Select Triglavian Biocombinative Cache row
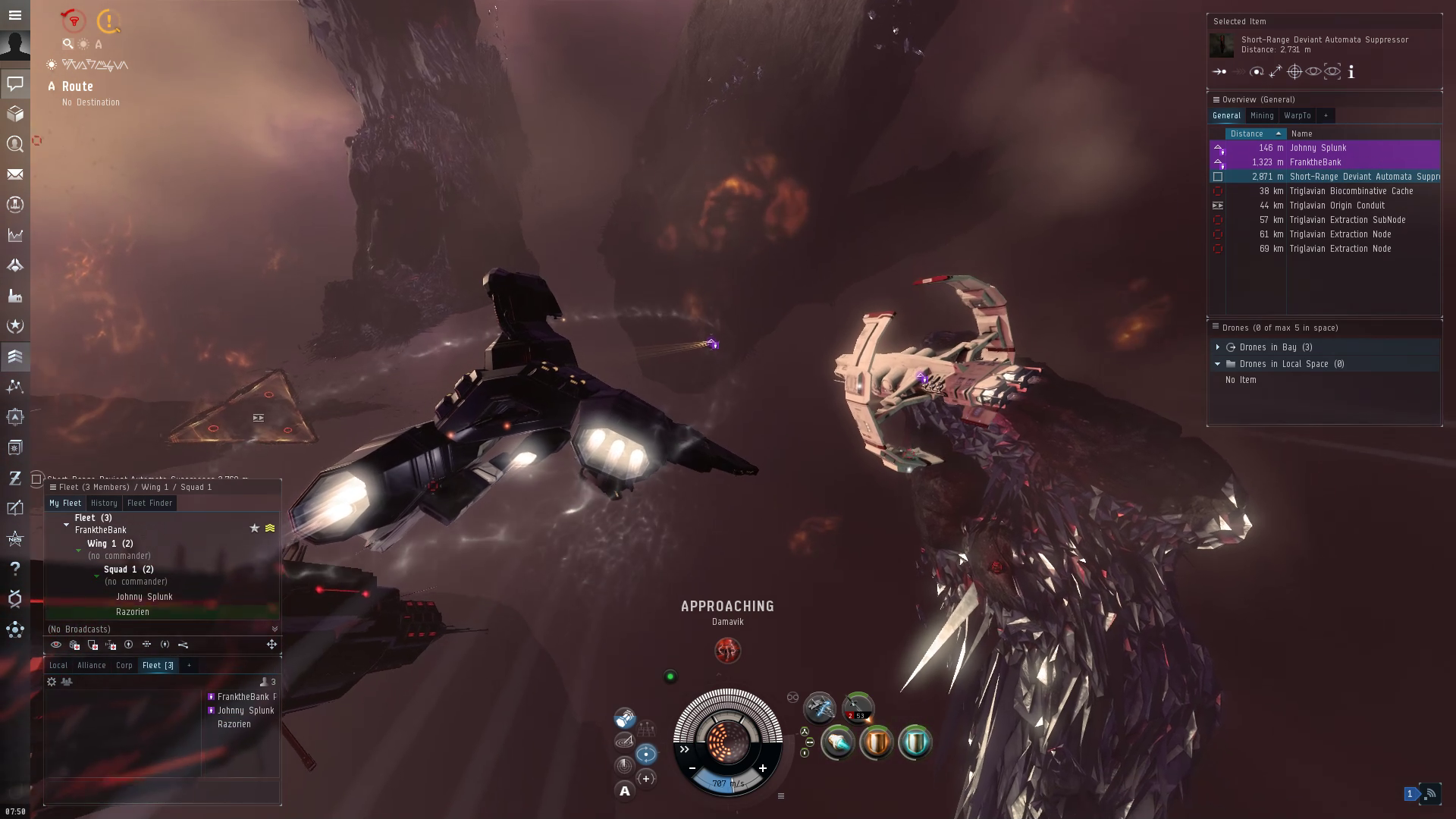This screenshot has width=1456, height=819. [x=1351, y=191]
